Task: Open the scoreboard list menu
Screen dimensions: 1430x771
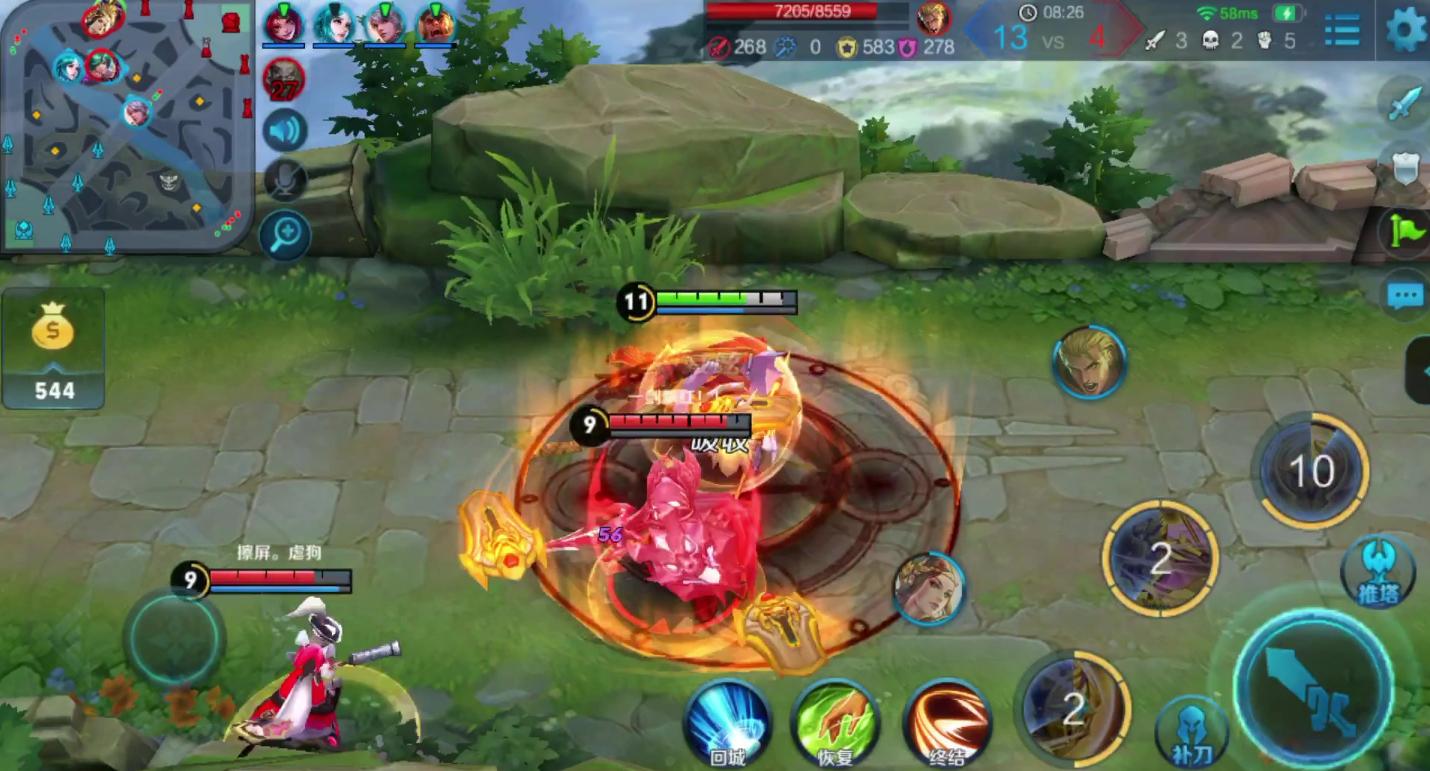Action: [x=1341, y=31]
